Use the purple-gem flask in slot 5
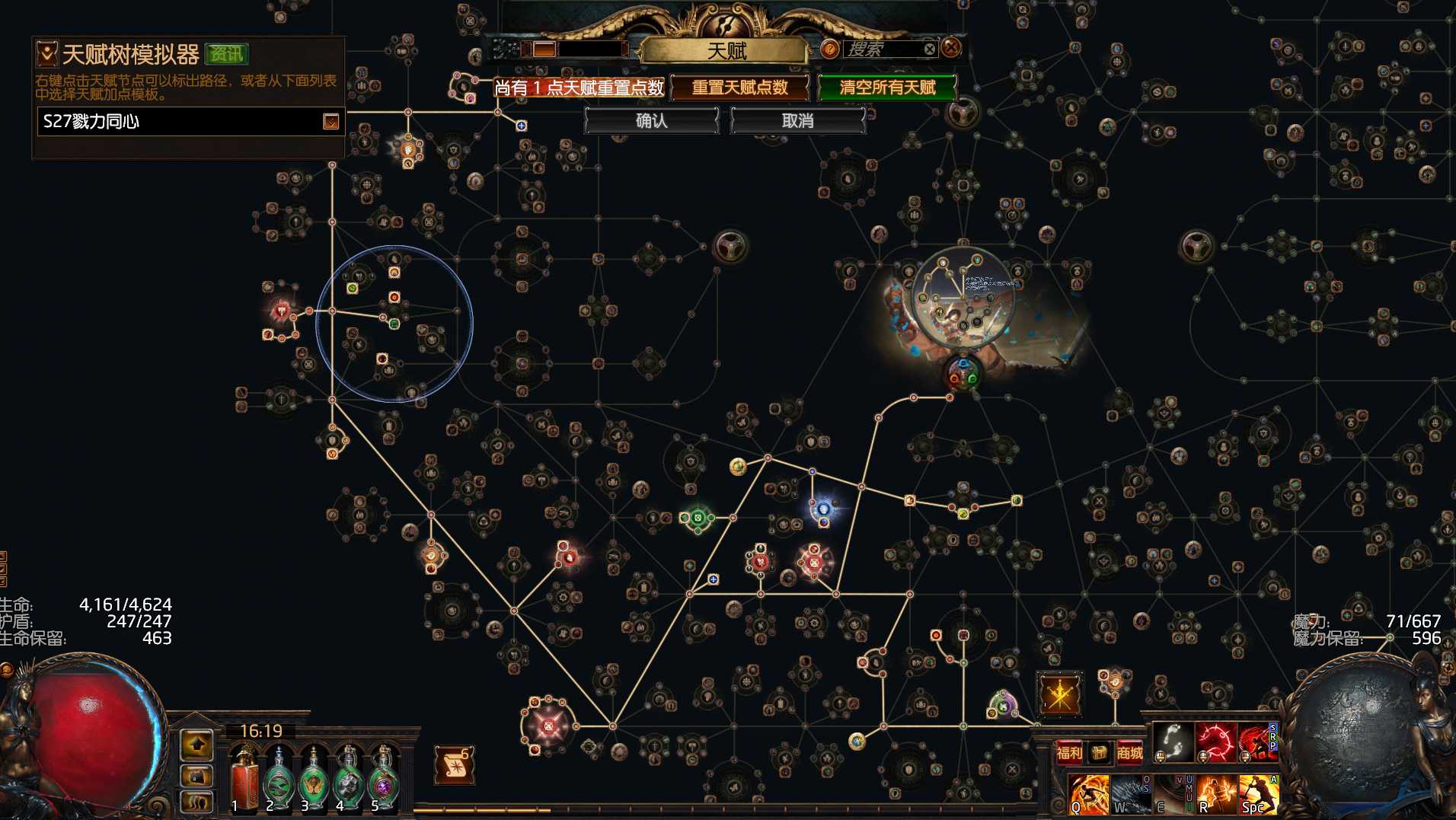This screenshot has width=1456, height=820. (x=384, y=778)
